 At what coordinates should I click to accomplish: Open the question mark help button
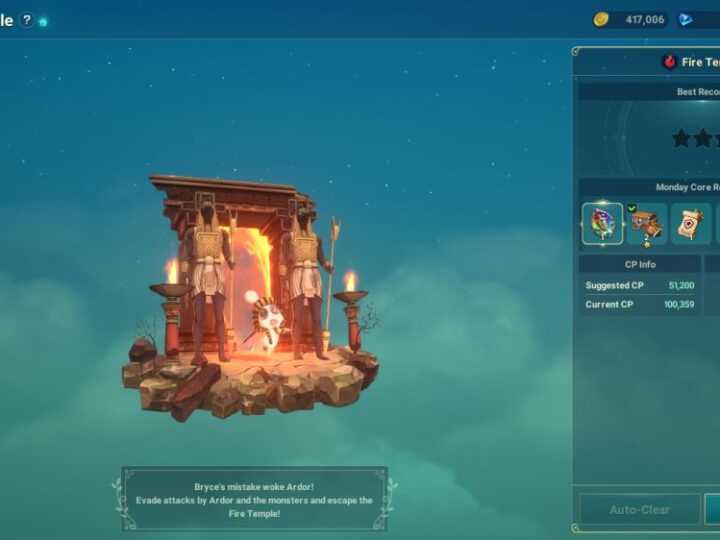pyautogui.click(x=26, y=20)
